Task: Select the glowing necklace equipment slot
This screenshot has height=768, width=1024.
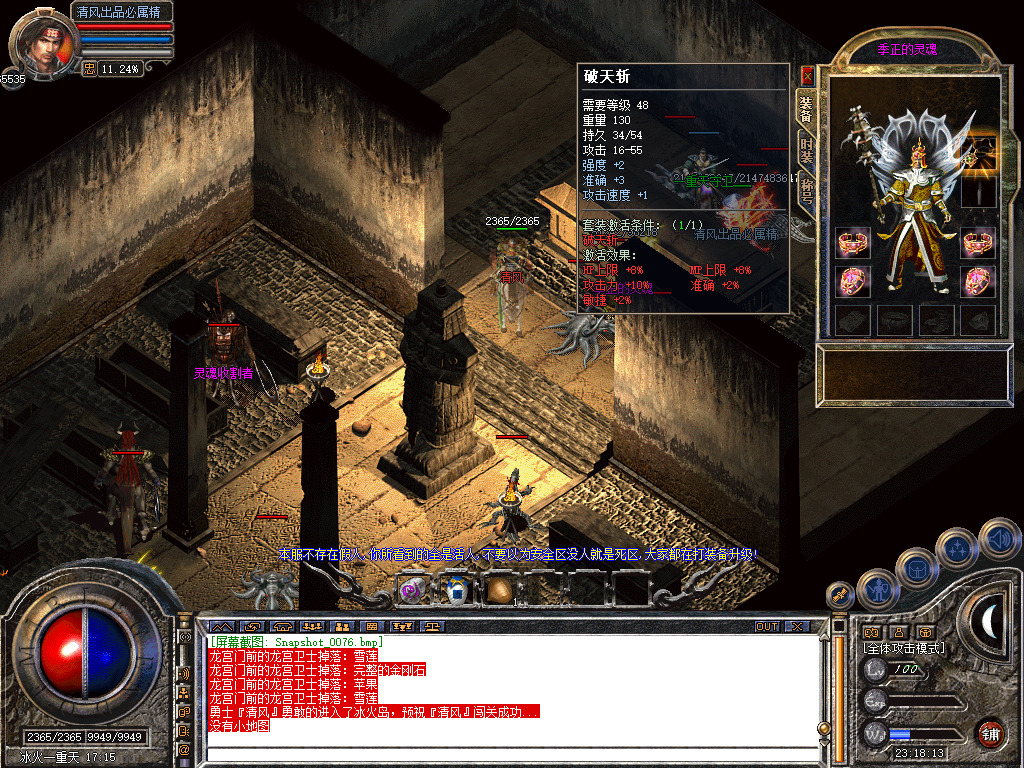Action: tap(978, 150)
